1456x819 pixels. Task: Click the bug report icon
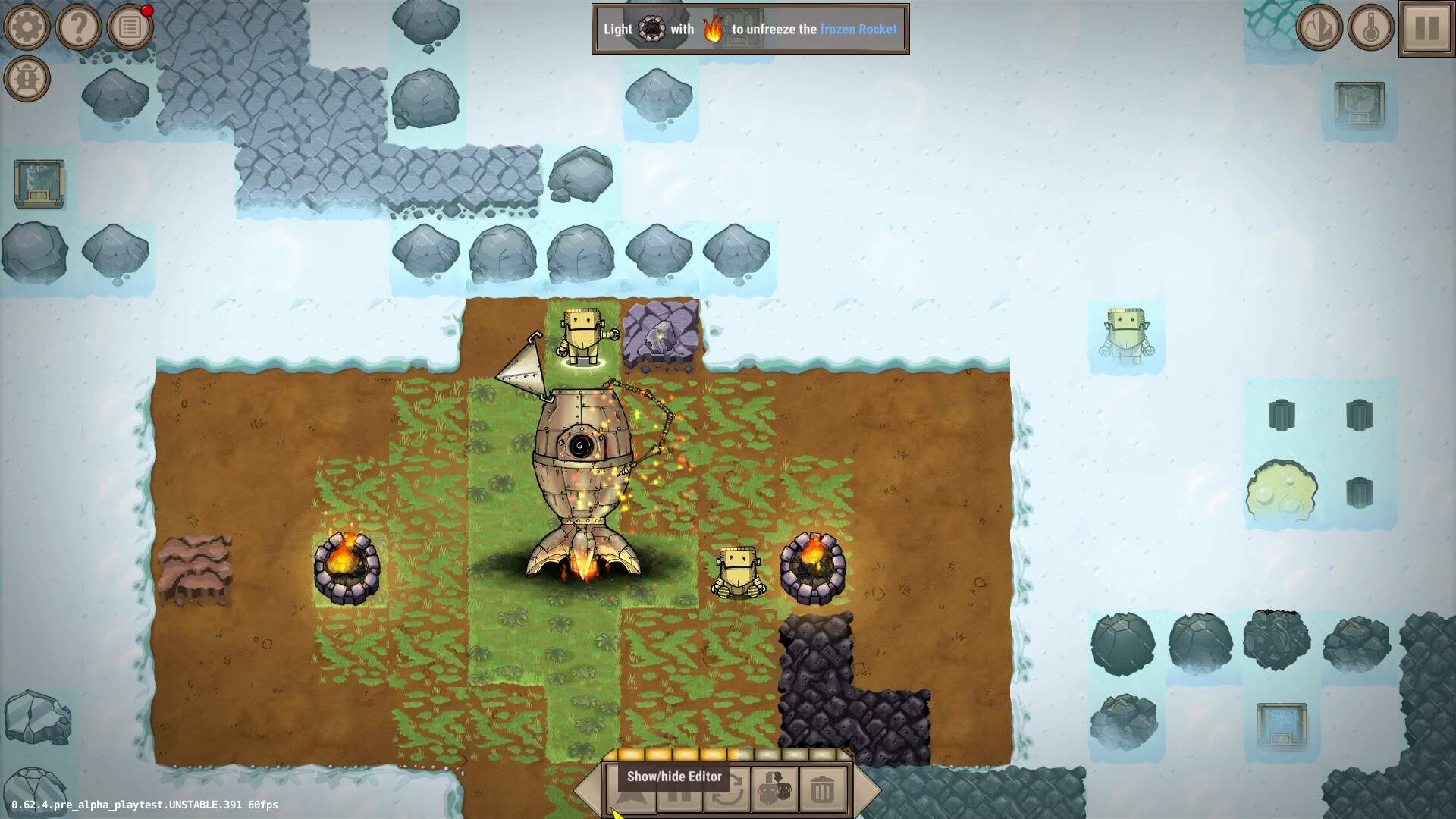click(27, 79)
